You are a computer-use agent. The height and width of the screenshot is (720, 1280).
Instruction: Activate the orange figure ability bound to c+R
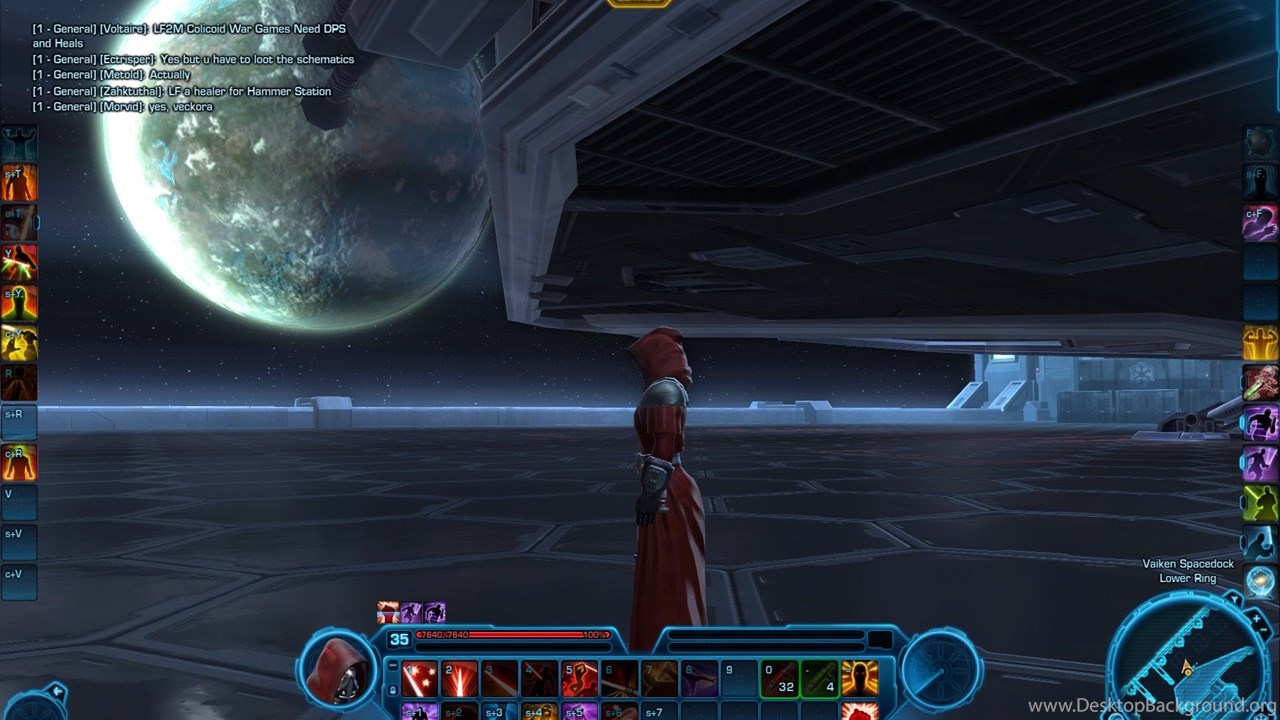(x=19, y=462)
